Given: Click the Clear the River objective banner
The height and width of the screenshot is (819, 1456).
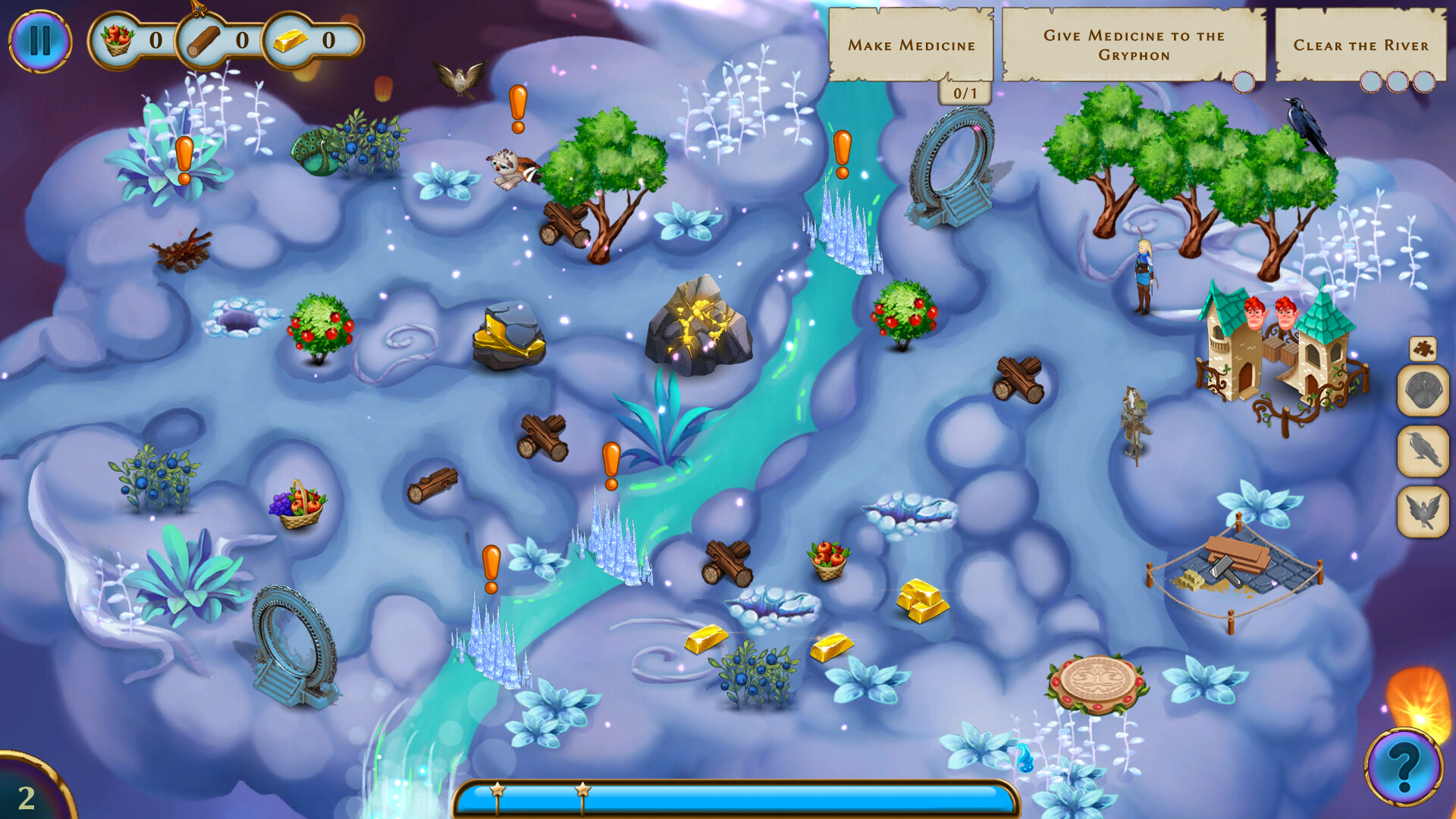Looking at the screenshot, I should tap(1362, 45).
